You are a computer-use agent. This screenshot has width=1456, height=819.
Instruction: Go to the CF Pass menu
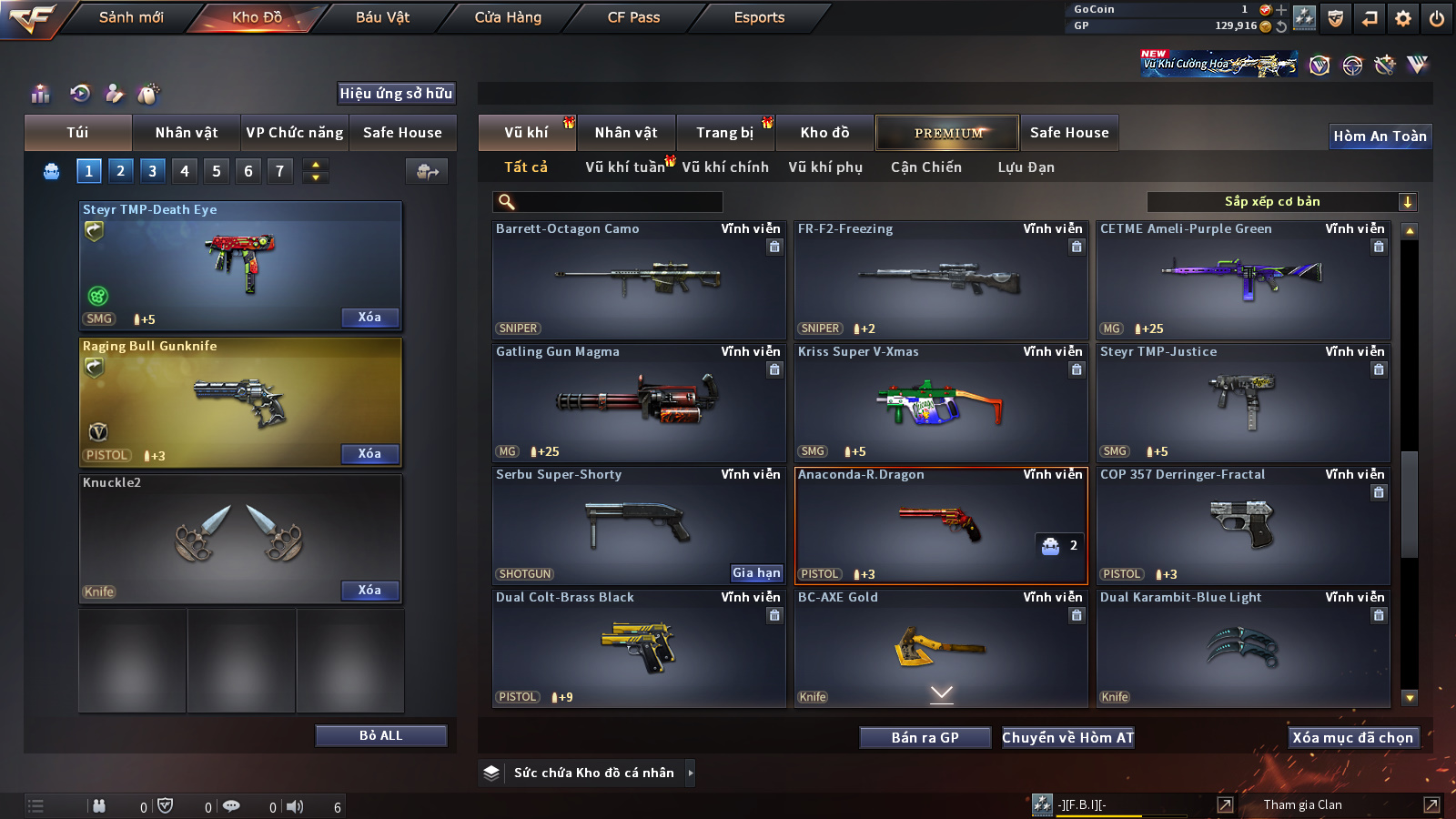pyautogui.click(x=633, y=17)
